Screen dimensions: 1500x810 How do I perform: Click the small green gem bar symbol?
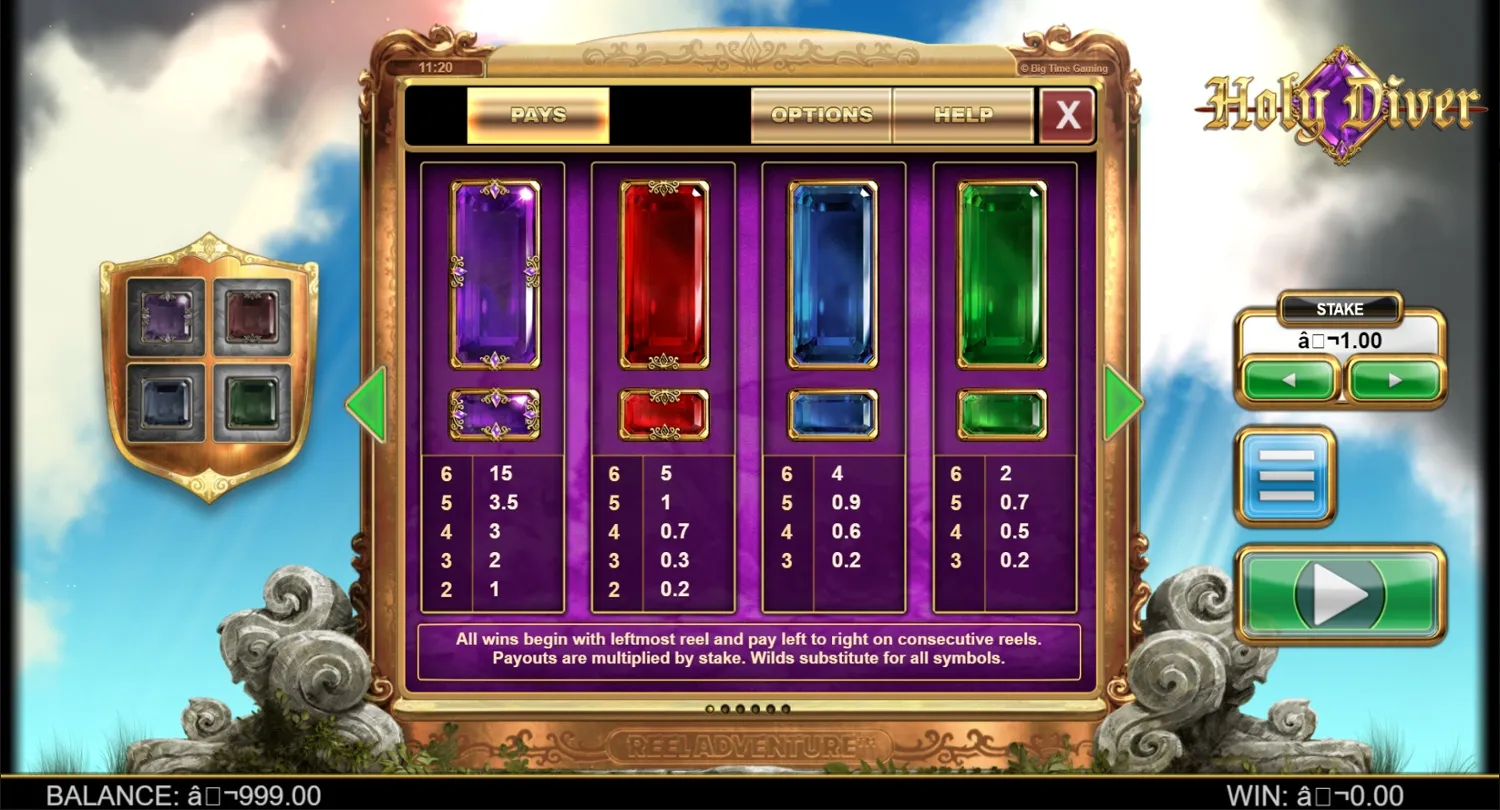[1000, 413]
